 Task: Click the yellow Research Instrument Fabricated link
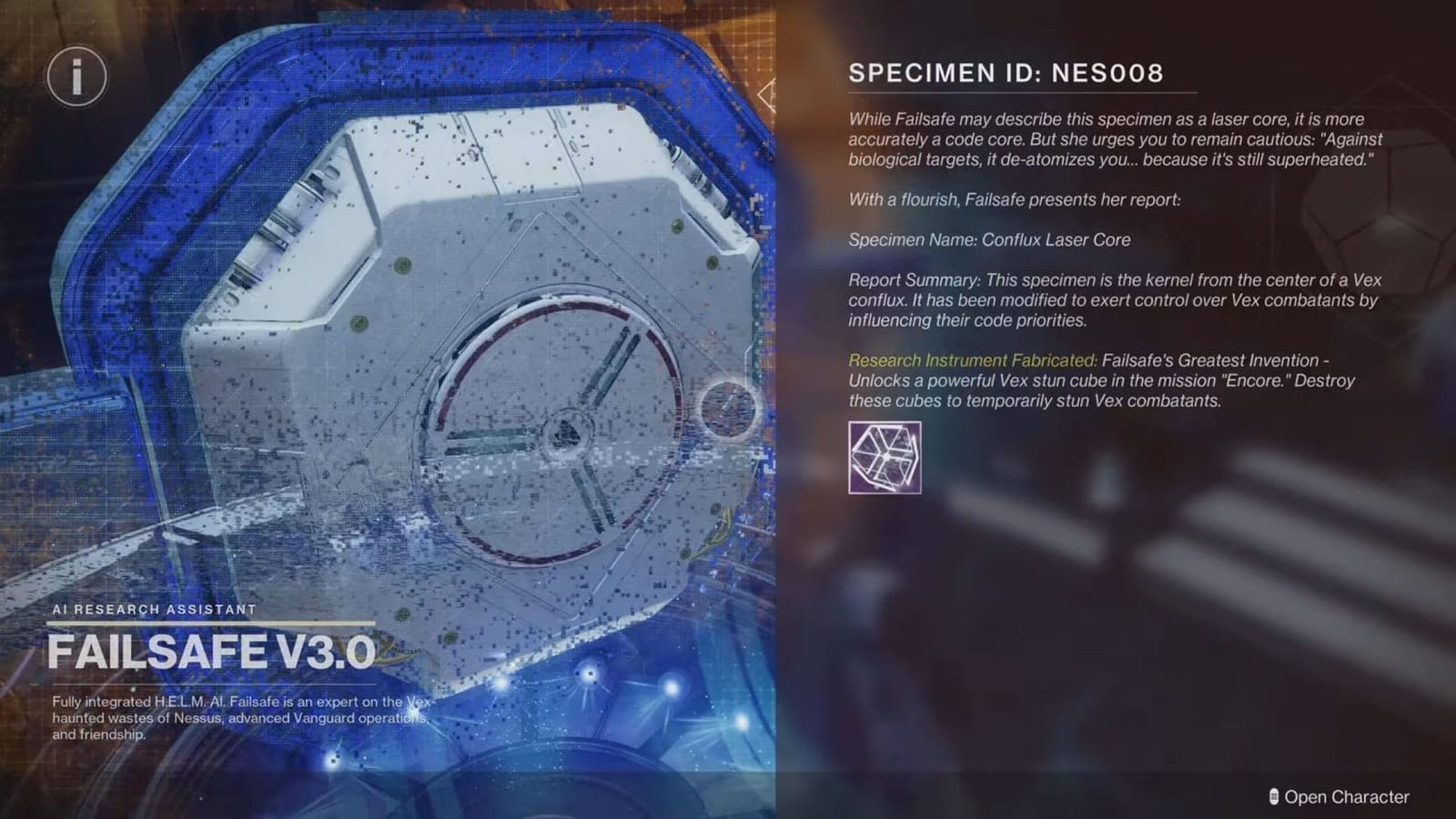tap(970, 360)
